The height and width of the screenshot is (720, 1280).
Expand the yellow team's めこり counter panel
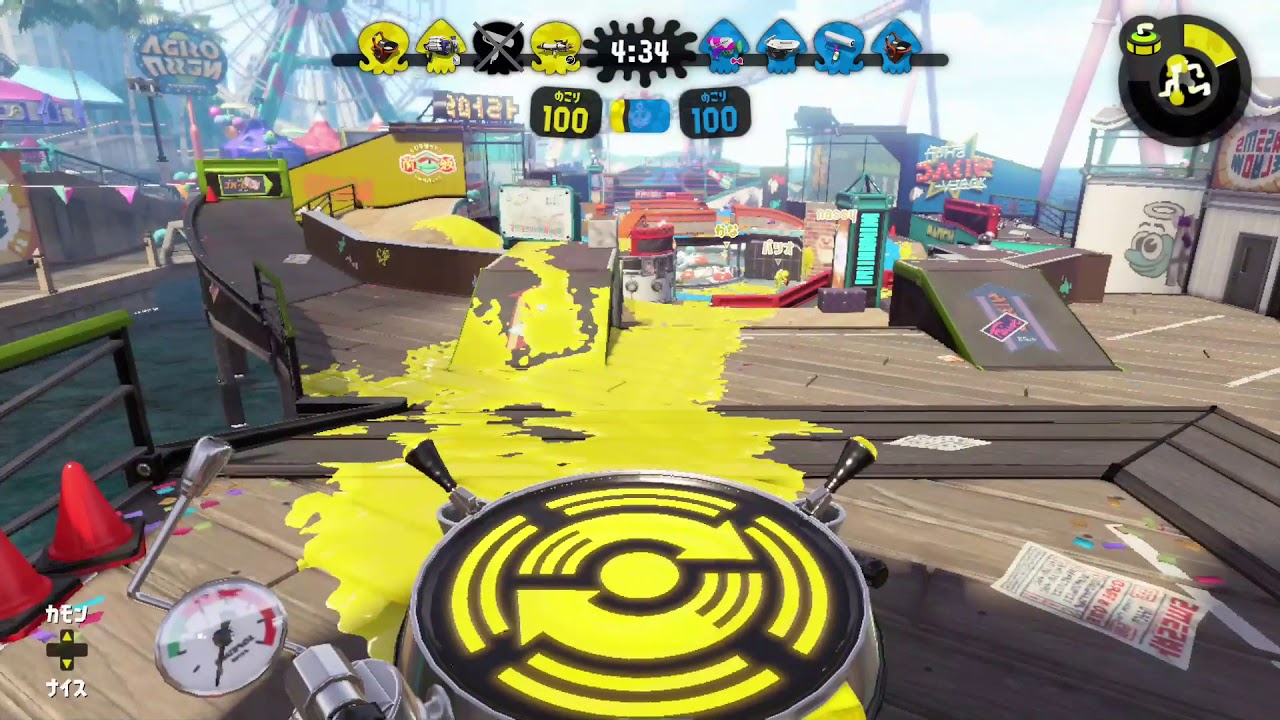click(566, 113)
